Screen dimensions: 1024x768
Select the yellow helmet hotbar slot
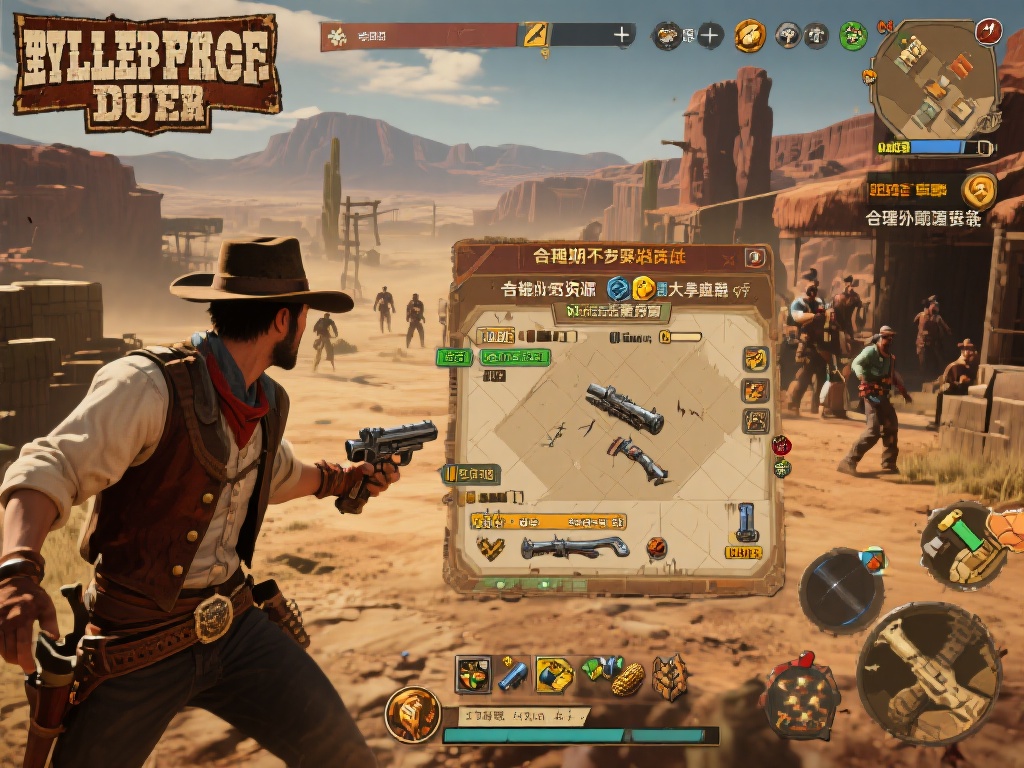[x=554, y=675]
